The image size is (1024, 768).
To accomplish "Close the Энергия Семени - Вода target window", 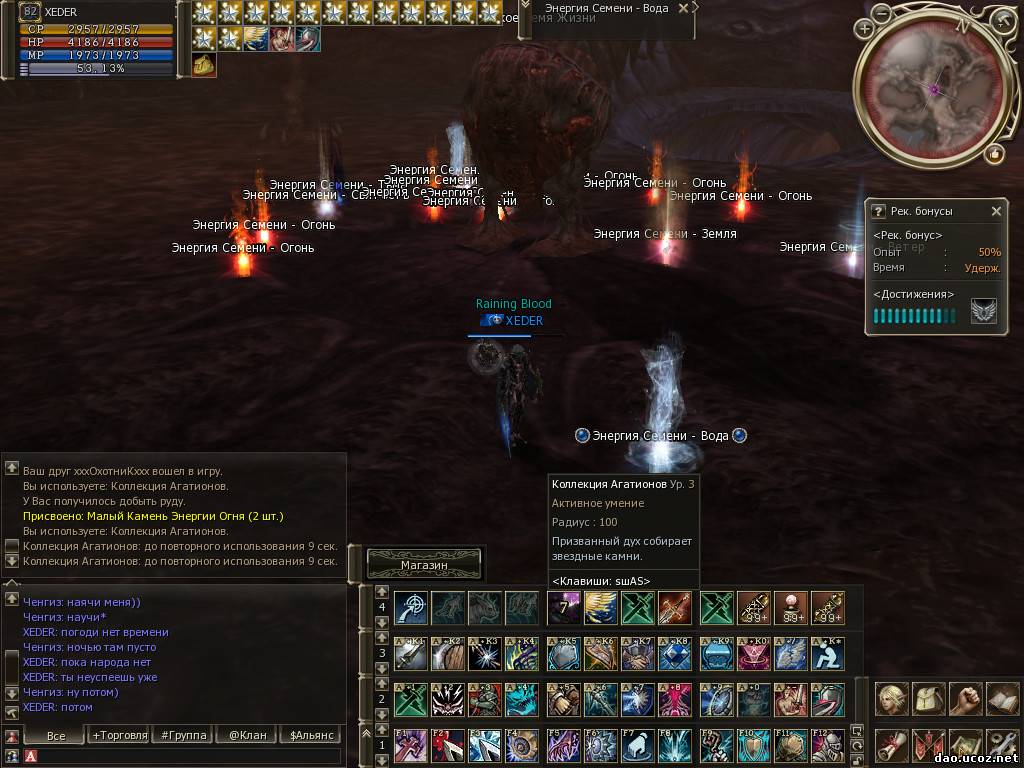I will click(x=683, y=8).
